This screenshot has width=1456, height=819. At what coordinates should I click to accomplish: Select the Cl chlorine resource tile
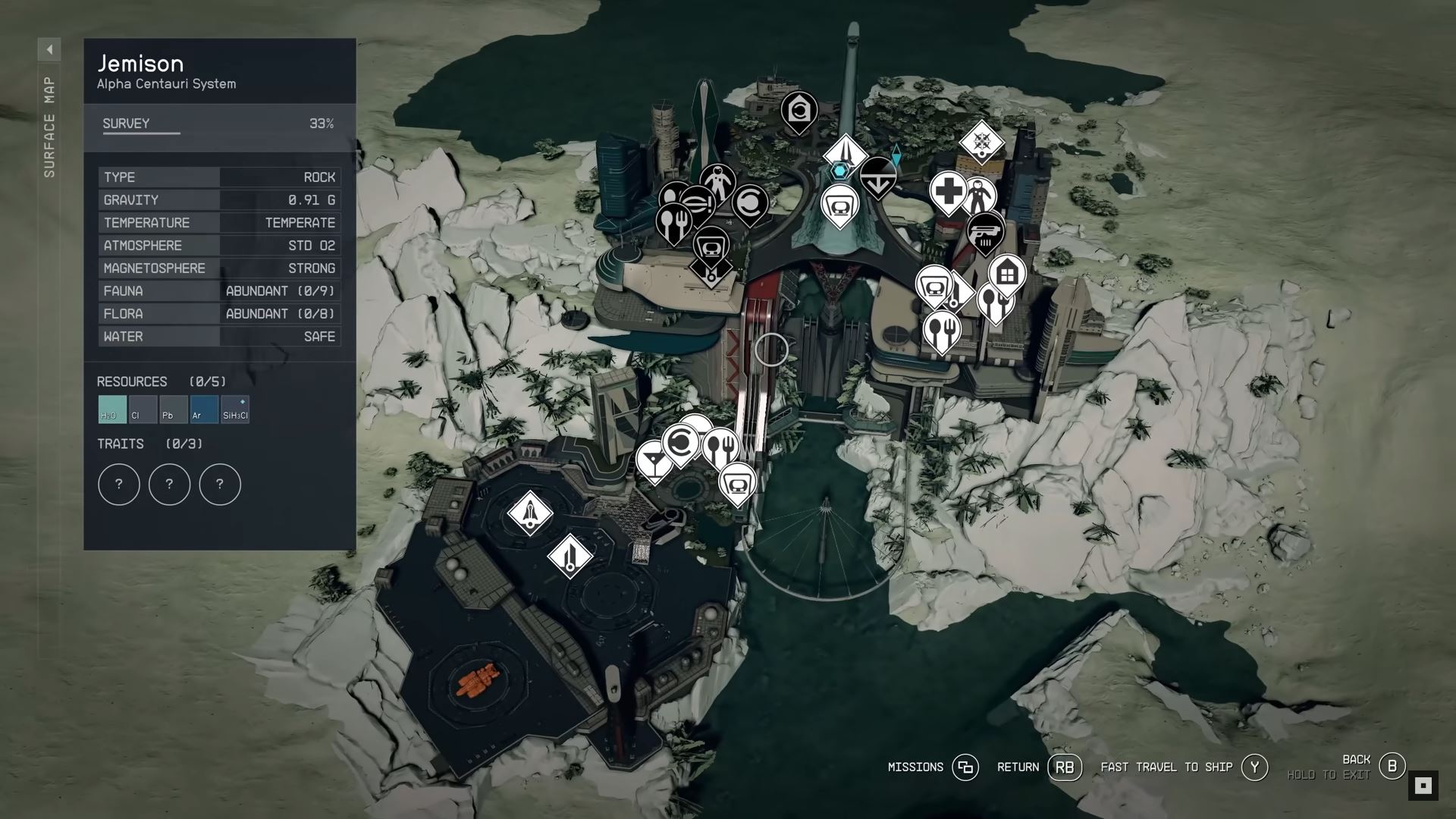coord(143,409)
